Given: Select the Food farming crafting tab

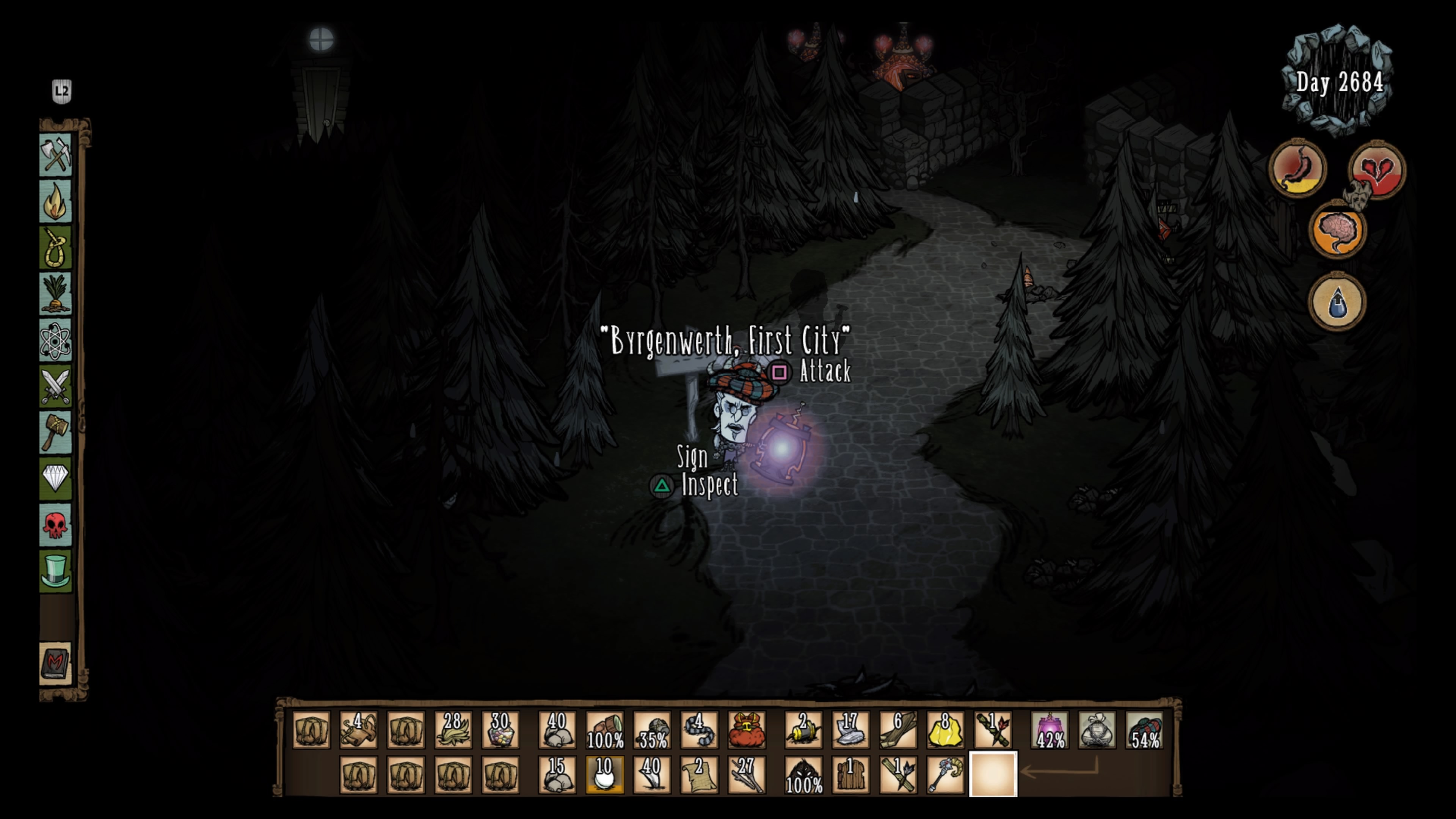Looking at the screenshot, I should pos(55,294).
